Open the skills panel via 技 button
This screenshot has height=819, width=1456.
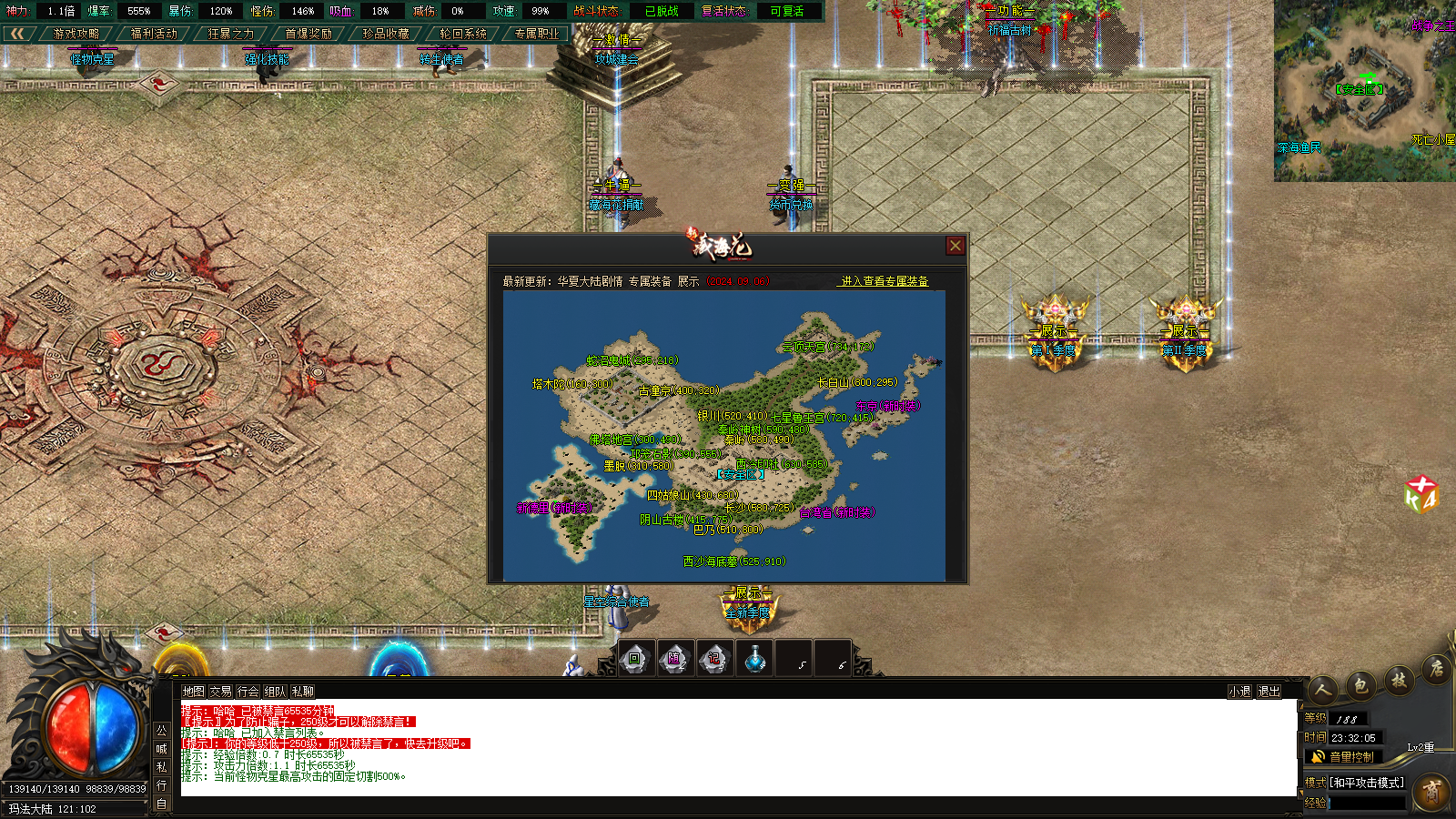point(1399,679)
